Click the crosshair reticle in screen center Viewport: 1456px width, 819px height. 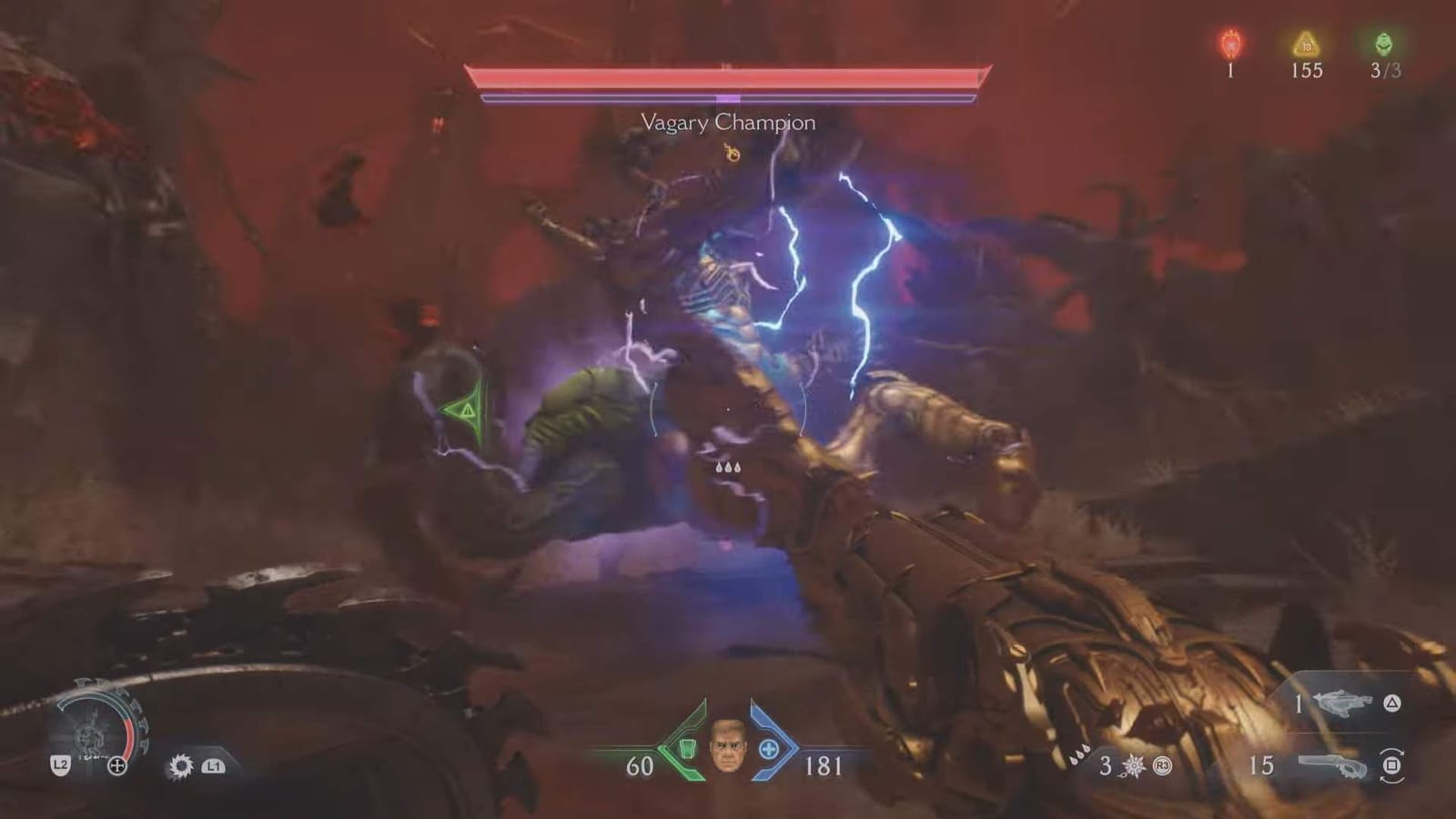(728, 409)
